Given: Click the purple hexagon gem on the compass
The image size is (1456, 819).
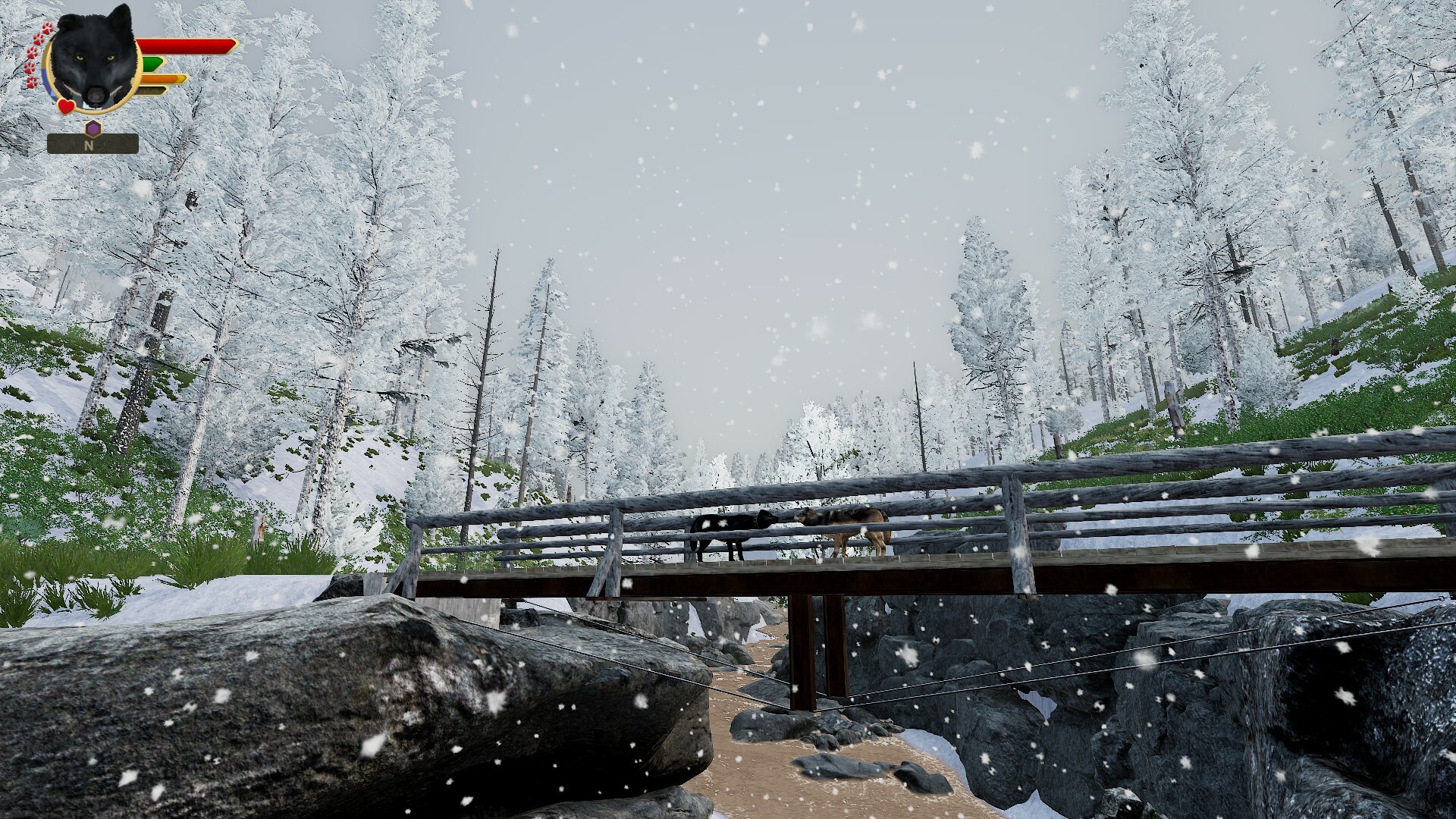Looking at the screenshot, I should pyautogui.click(x=93, y=127).
